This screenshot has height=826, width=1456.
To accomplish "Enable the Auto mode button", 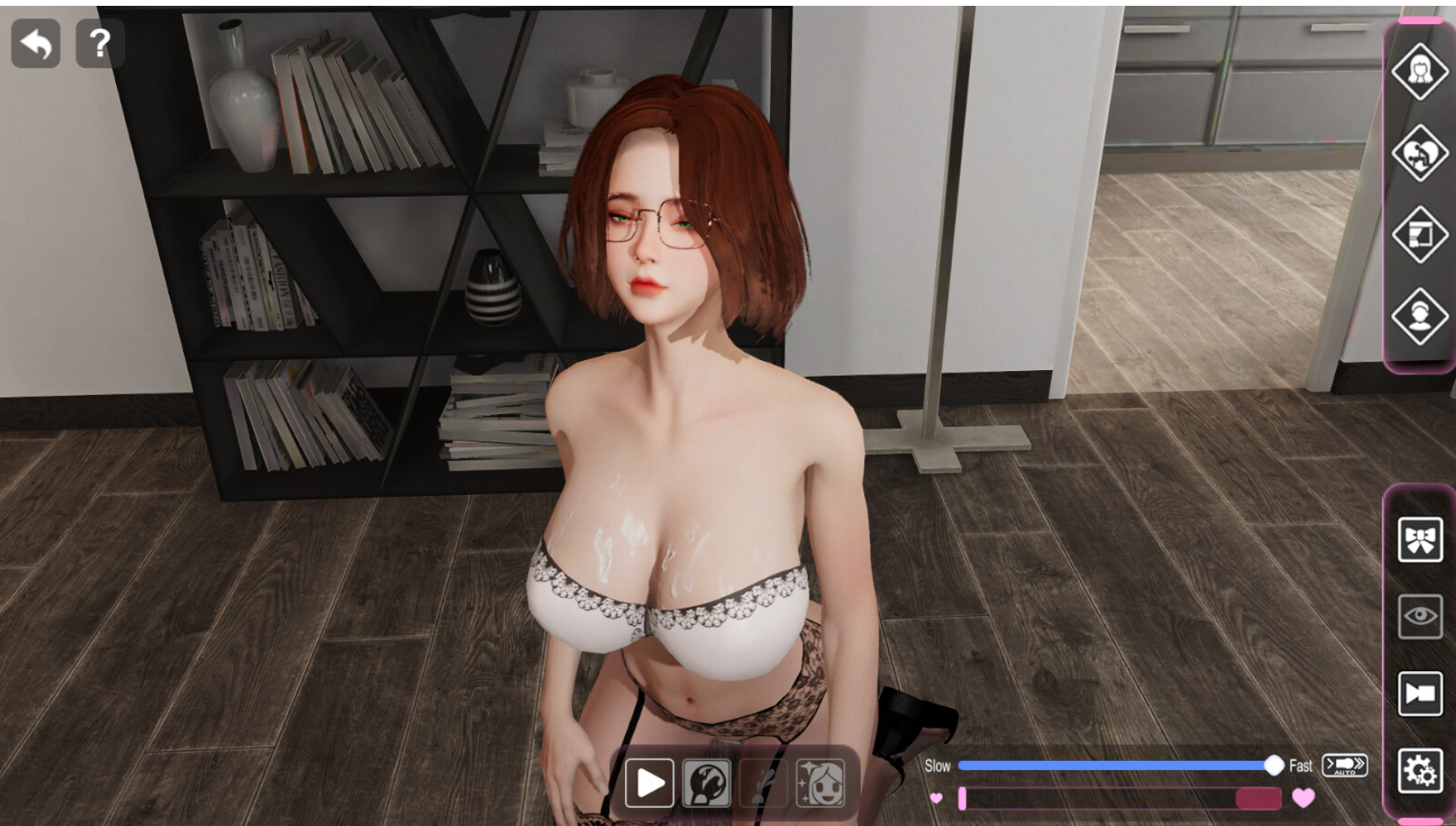I will pyautogui.click(x=1344, y=765).
